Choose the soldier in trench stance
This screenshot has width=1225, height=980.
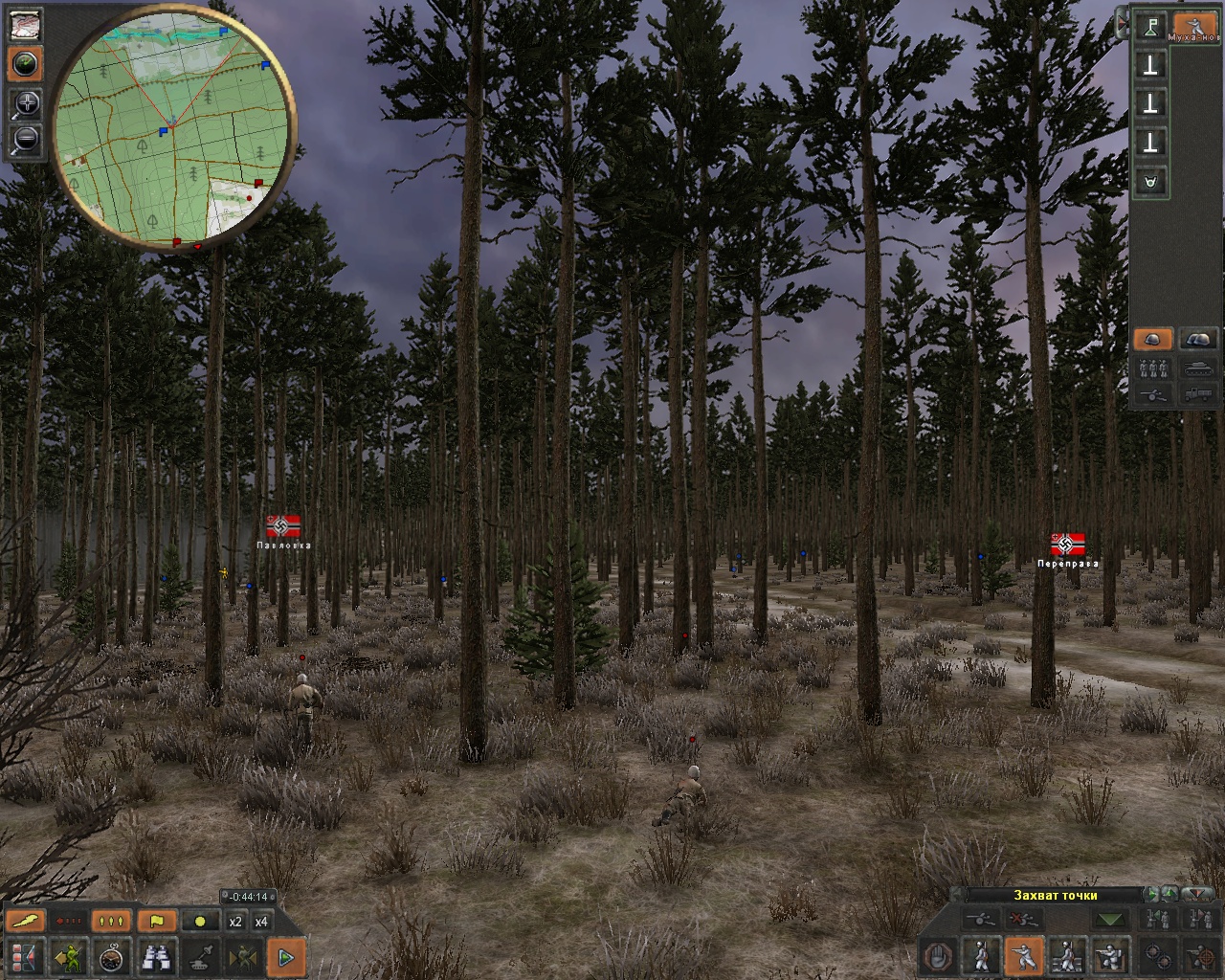[1109, 955]
